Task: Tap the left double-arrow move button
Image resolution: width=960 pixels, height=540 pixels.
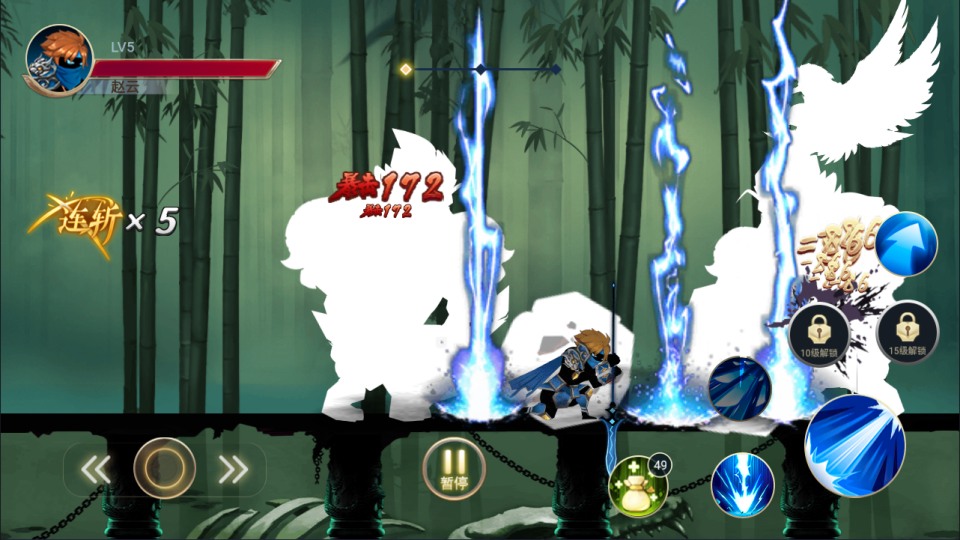Action: [x=95, y=469]
